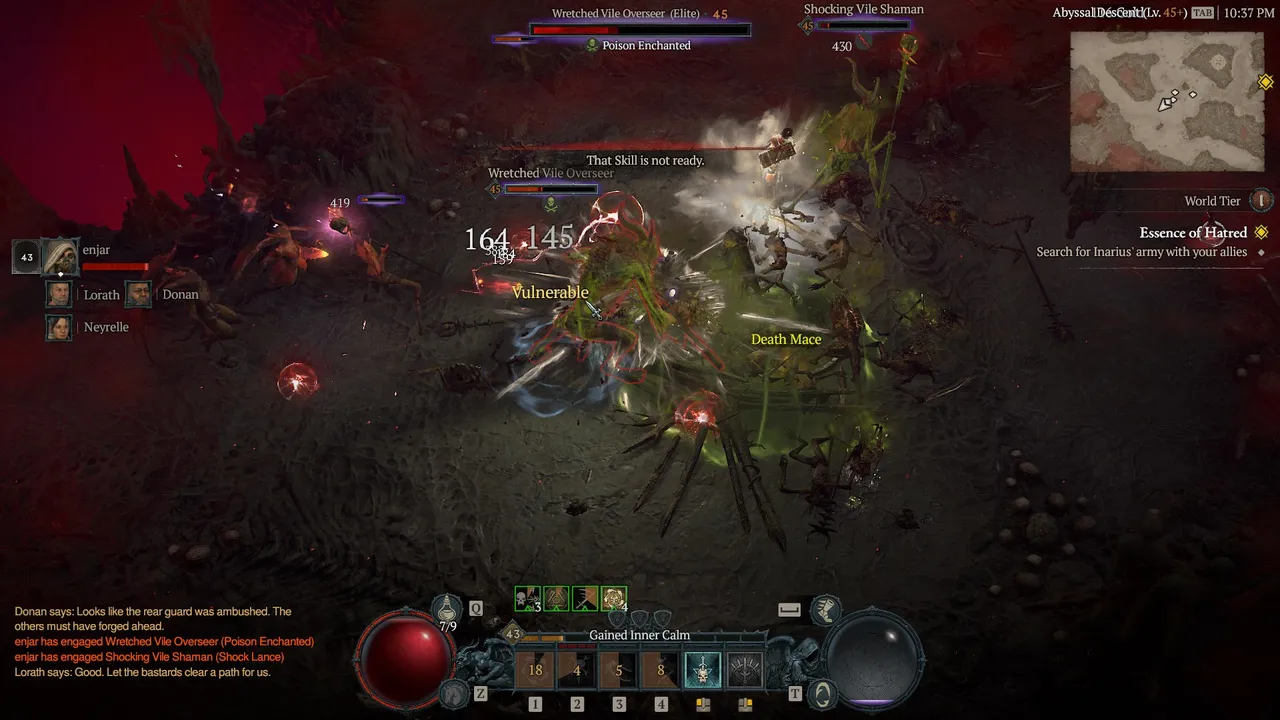Activate the skill showing cooldown 5
Image resolution: width=1280 pixels, height=720 pixels.
click(x=619, y=670)
